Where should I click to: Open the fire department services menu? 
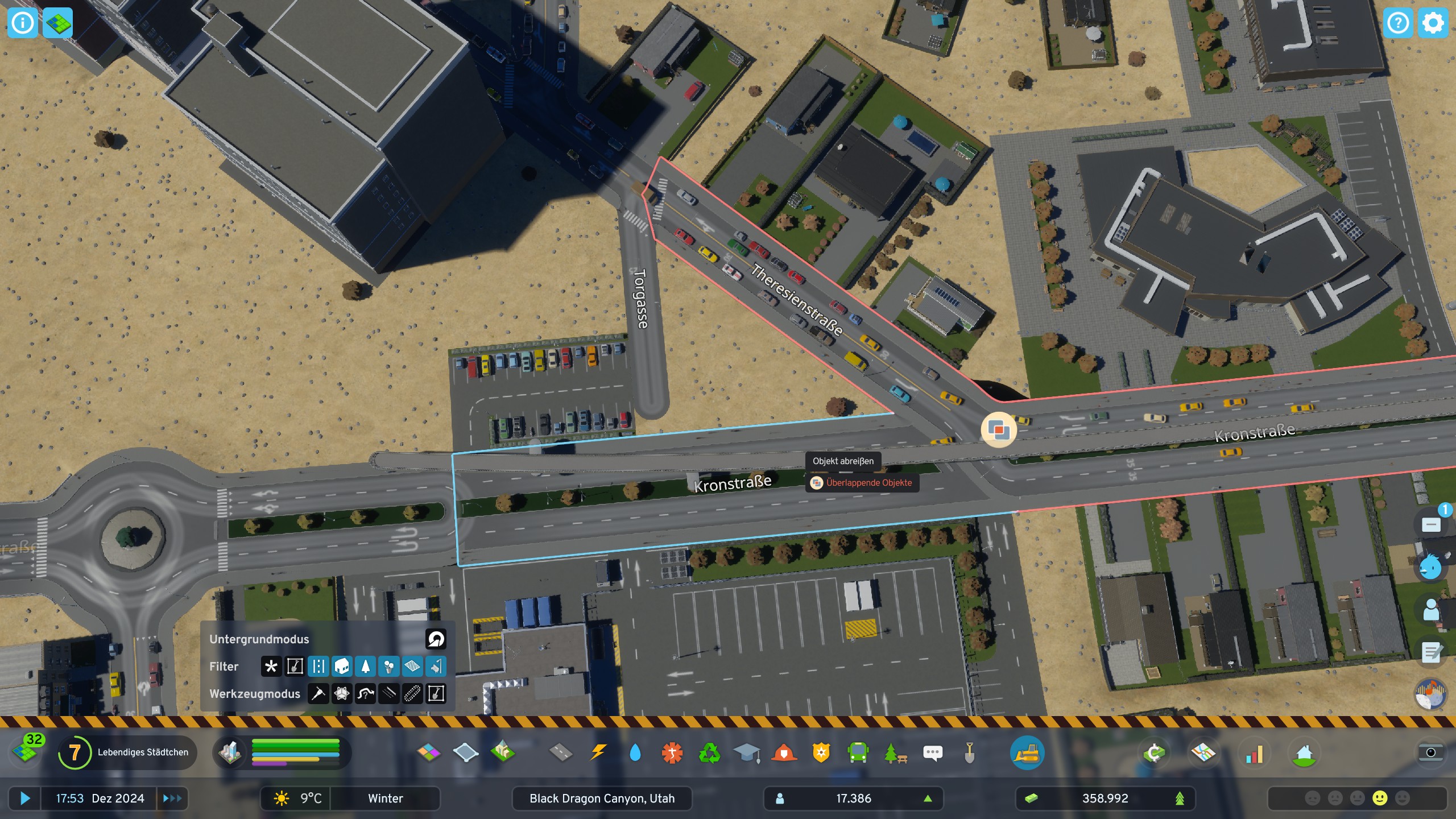785,752
